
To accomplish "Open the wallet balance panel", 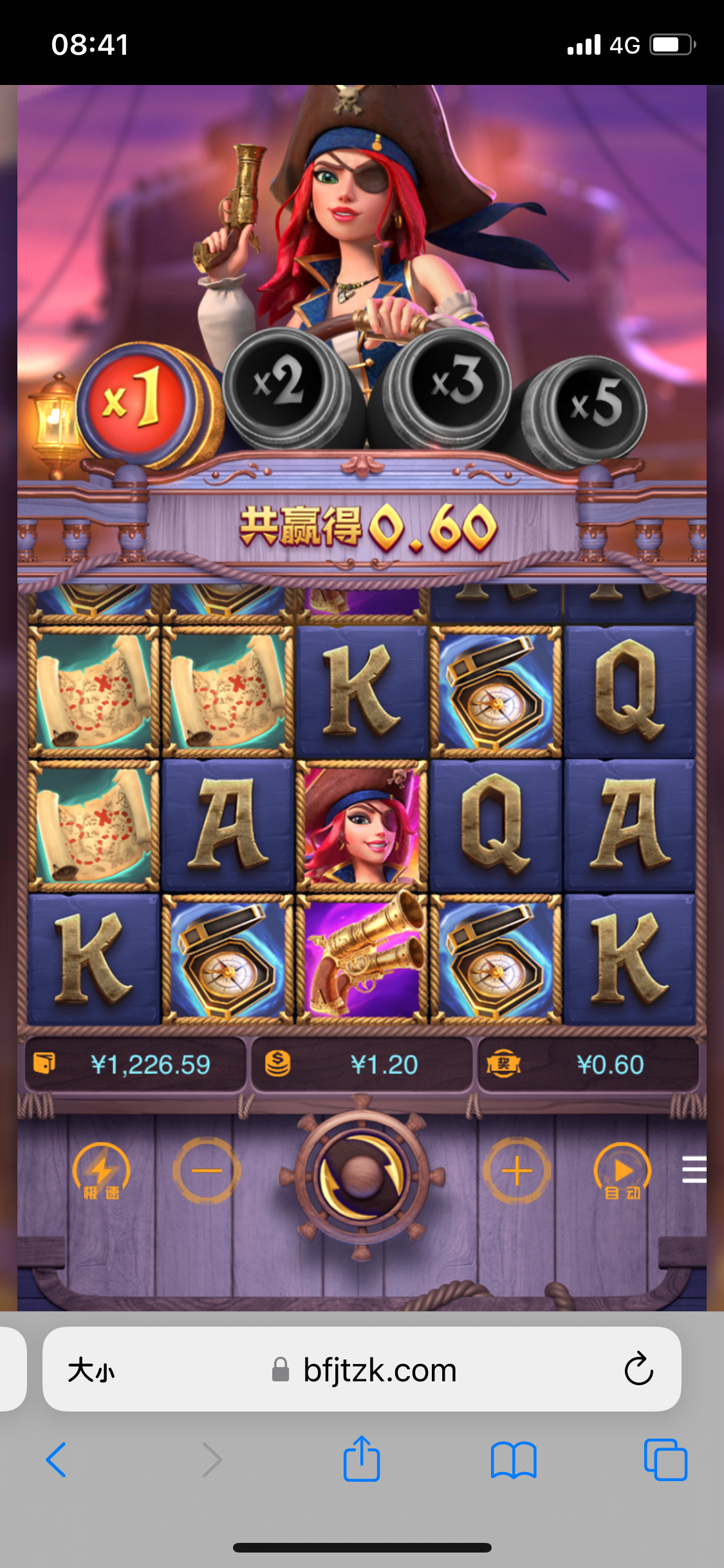I will (135, 1065).
